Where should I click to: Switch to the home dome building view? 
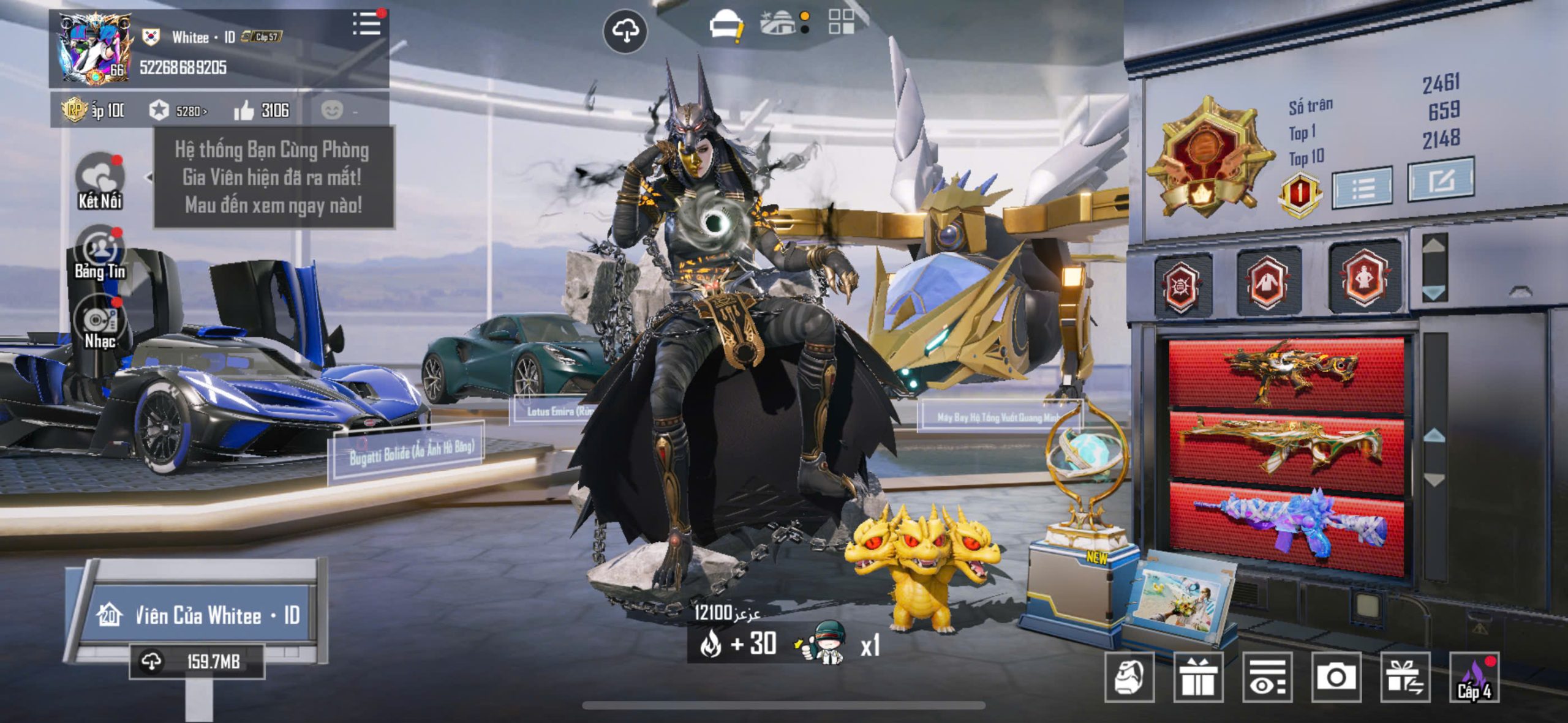coord(779,23)
